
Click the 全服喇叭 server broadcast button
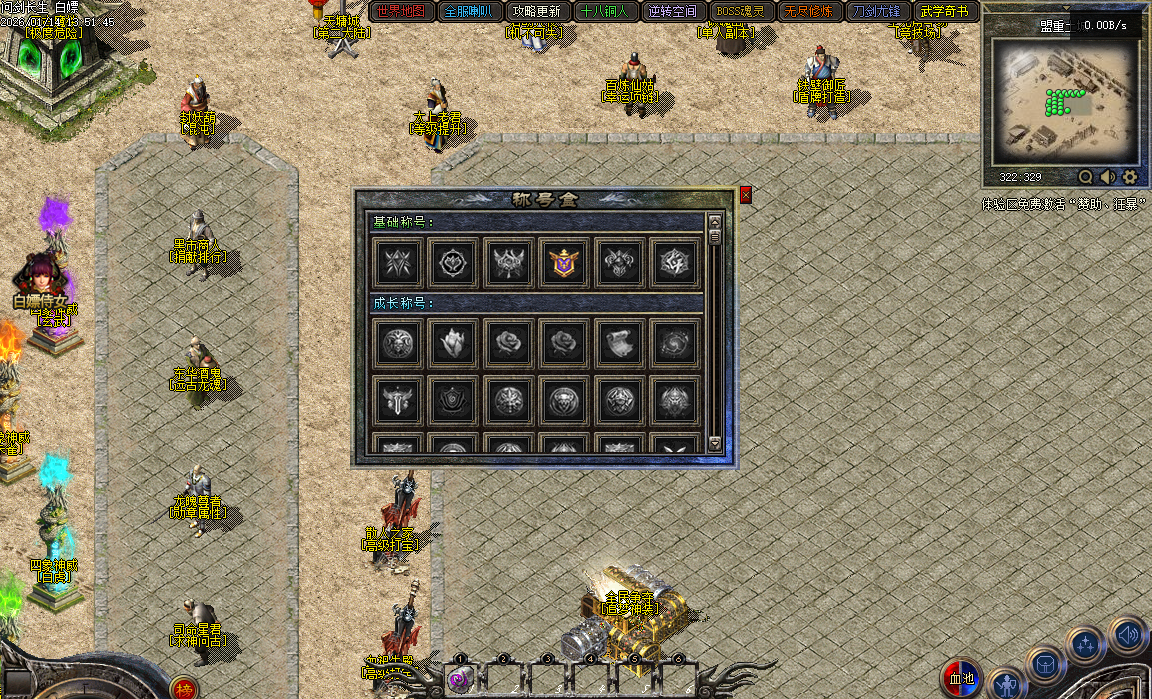tap(469, 12)
